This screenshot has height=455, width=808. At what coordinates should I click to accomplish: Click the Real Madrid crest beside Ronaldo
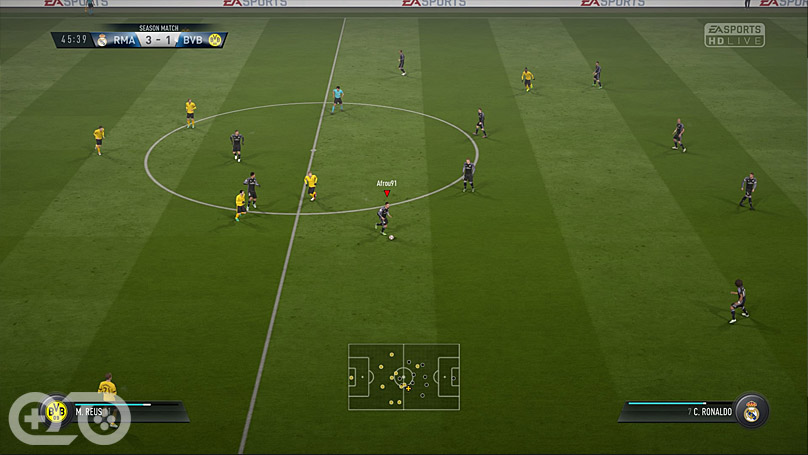tap(751, 410)
